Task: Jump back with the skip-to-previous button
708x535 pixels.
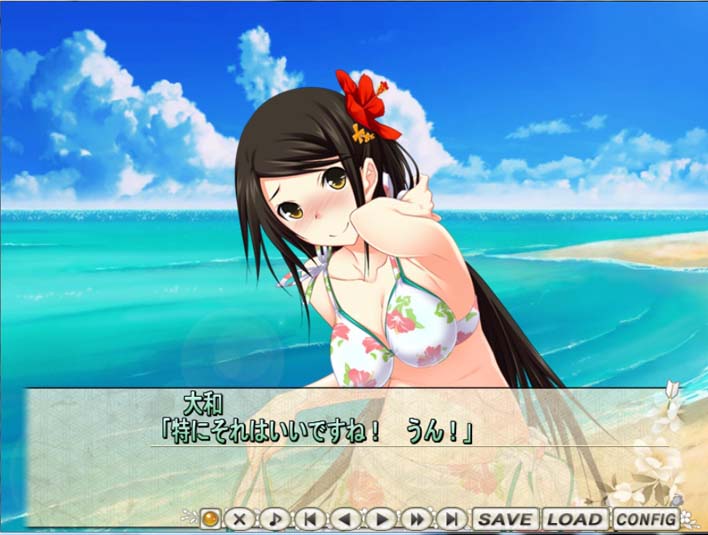Action: pyautogui.click(x=311, y=519)
